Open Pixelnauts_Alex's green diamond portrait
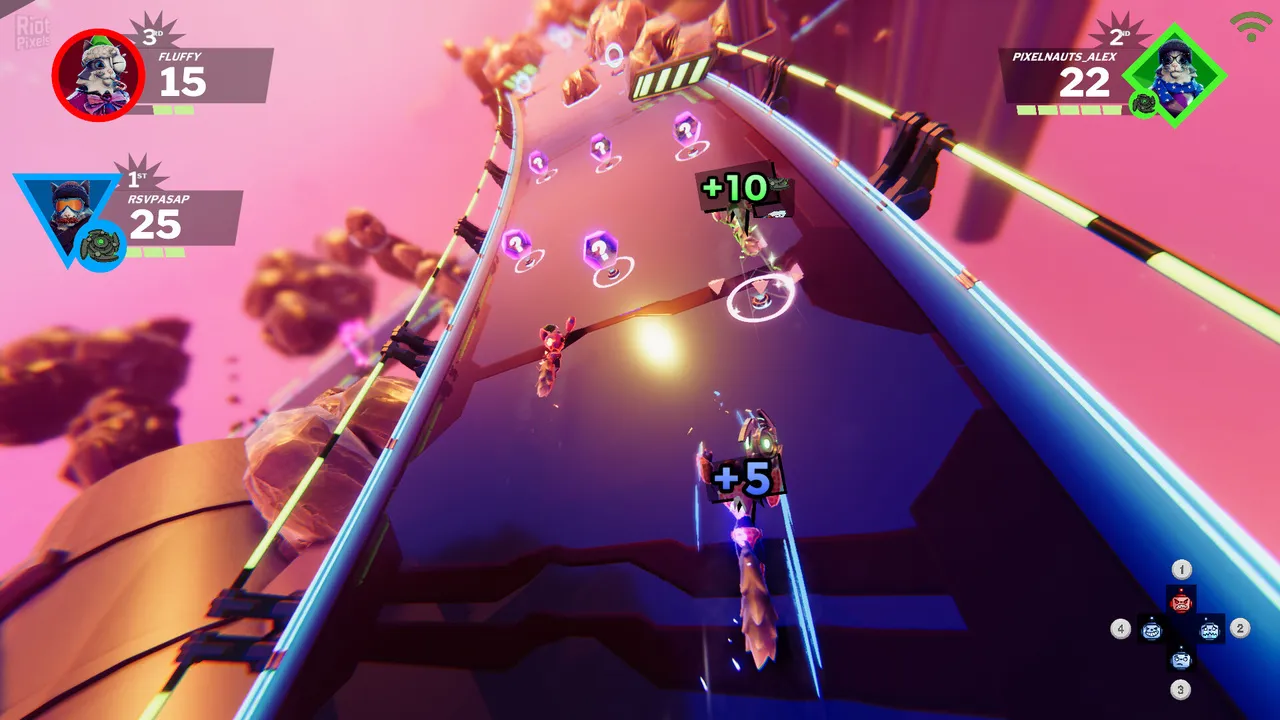 click(x=1174, y=75)
